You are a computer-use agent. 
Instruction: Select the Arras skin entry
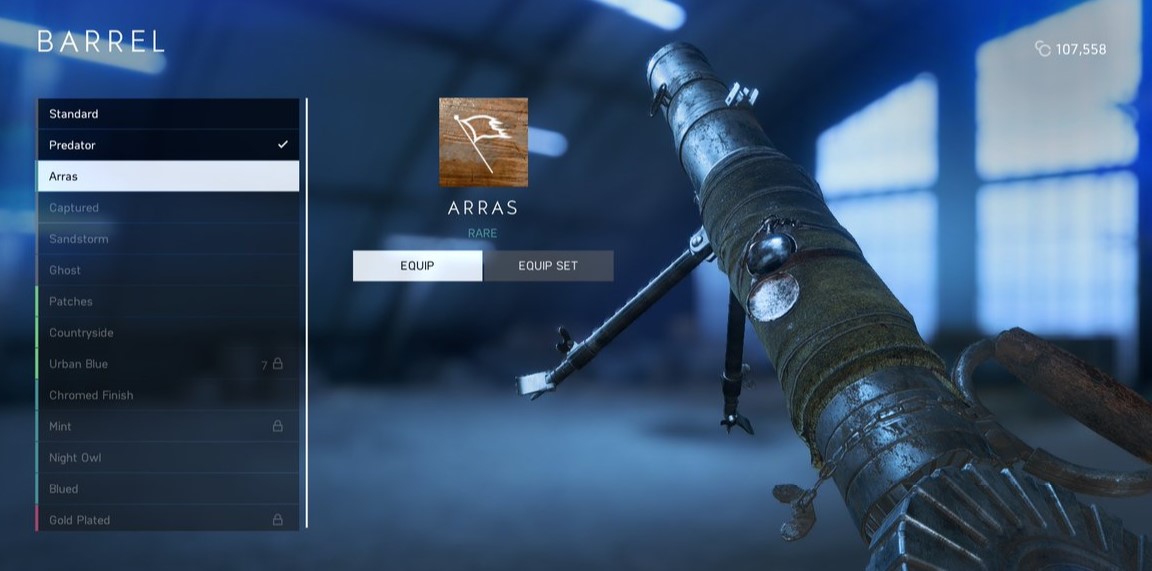pos(168,176)
